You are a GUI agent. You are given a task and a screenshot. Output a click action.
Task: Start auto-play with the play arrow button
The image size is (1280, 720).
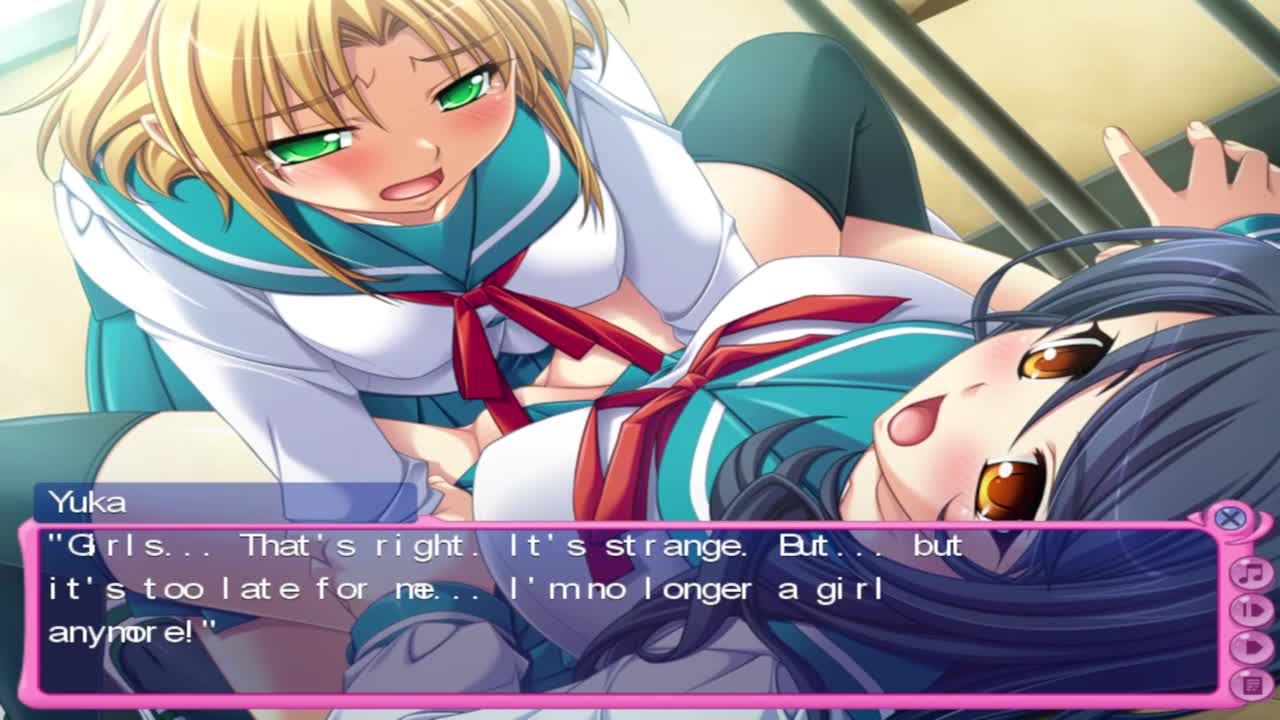coord(1250,647)
